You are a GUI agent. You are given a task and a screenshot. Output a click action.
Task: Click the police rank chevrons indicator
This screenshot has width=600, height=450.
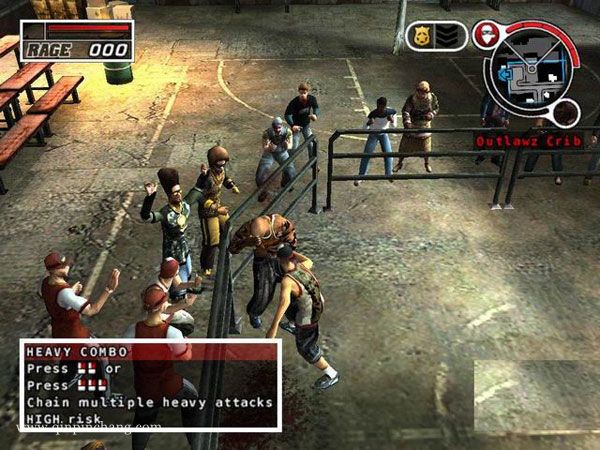[449, 37]
